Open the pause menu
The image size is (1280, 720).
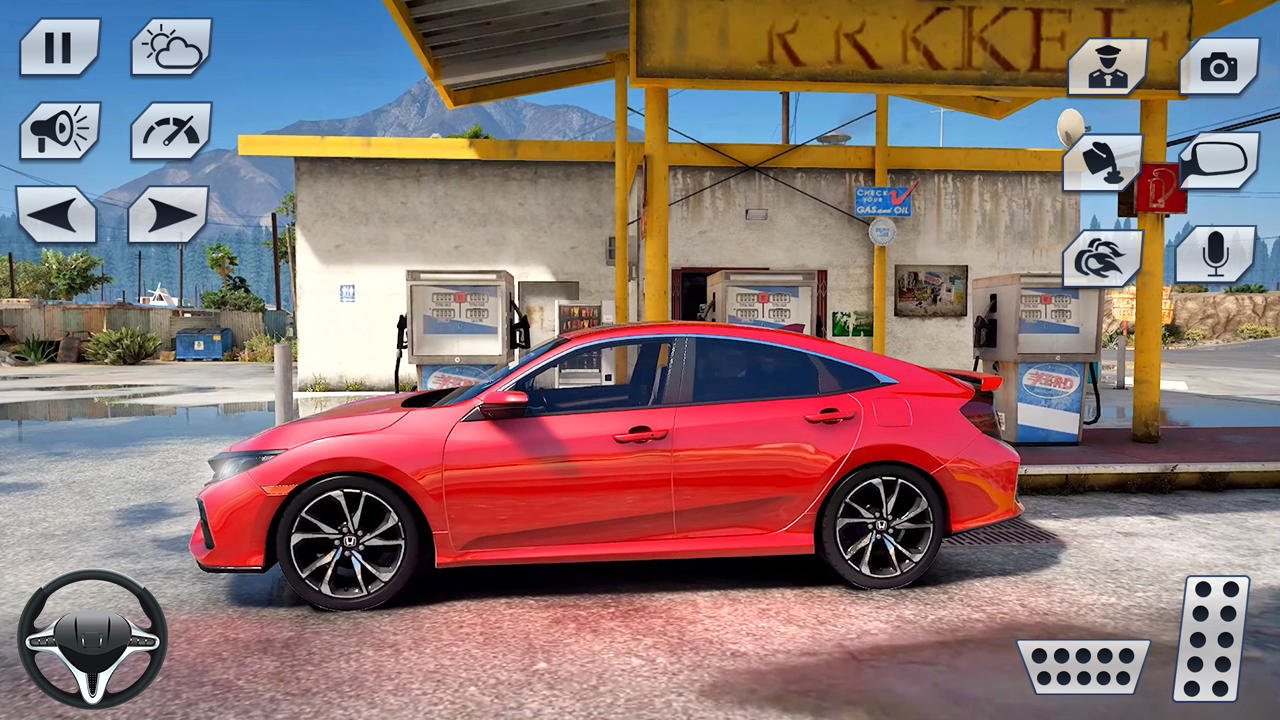click(x=57, y=44)
